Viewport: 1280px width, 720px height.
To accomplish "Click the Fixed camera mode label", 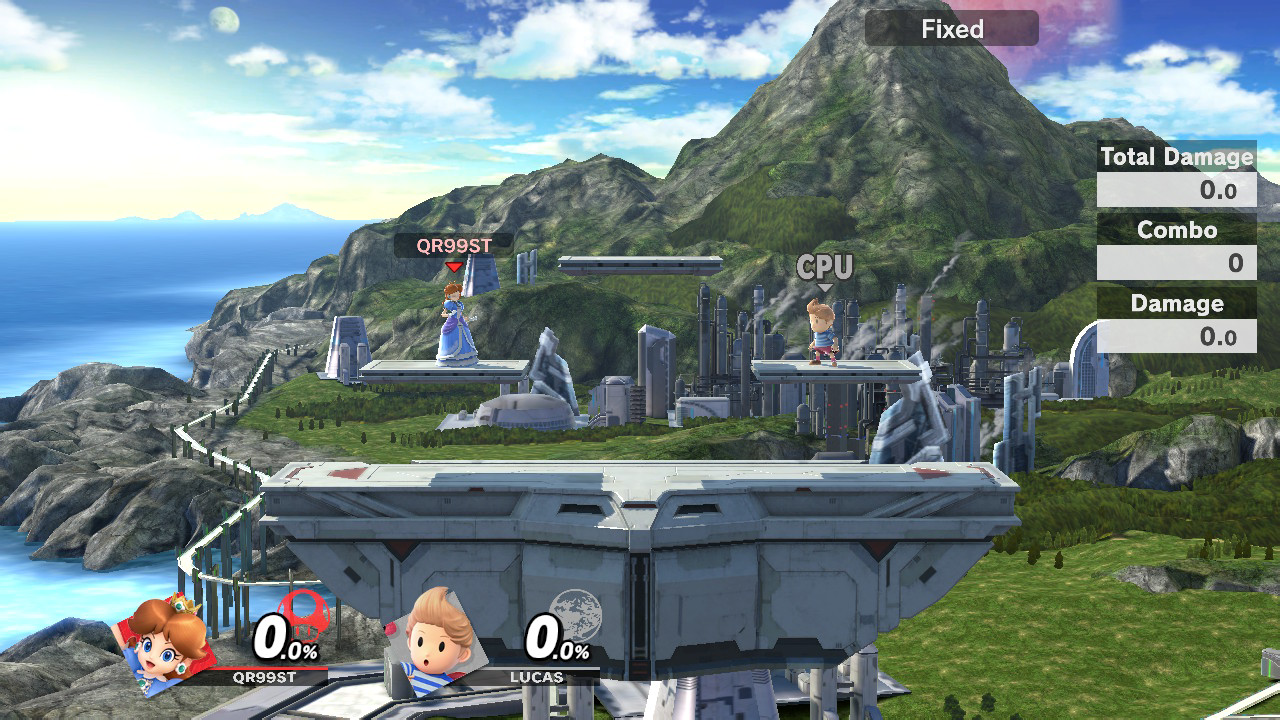I will click(x=951, y=29).
